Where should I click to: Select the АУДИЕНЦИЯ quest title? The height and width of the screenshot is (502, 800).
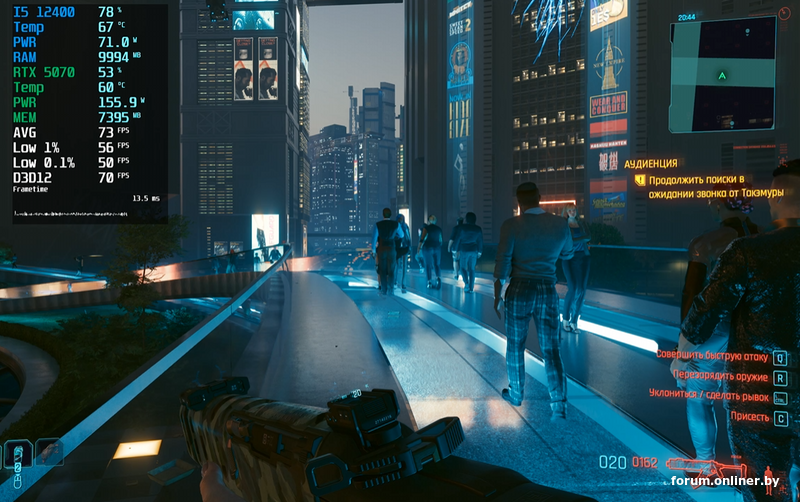(650, 163)
